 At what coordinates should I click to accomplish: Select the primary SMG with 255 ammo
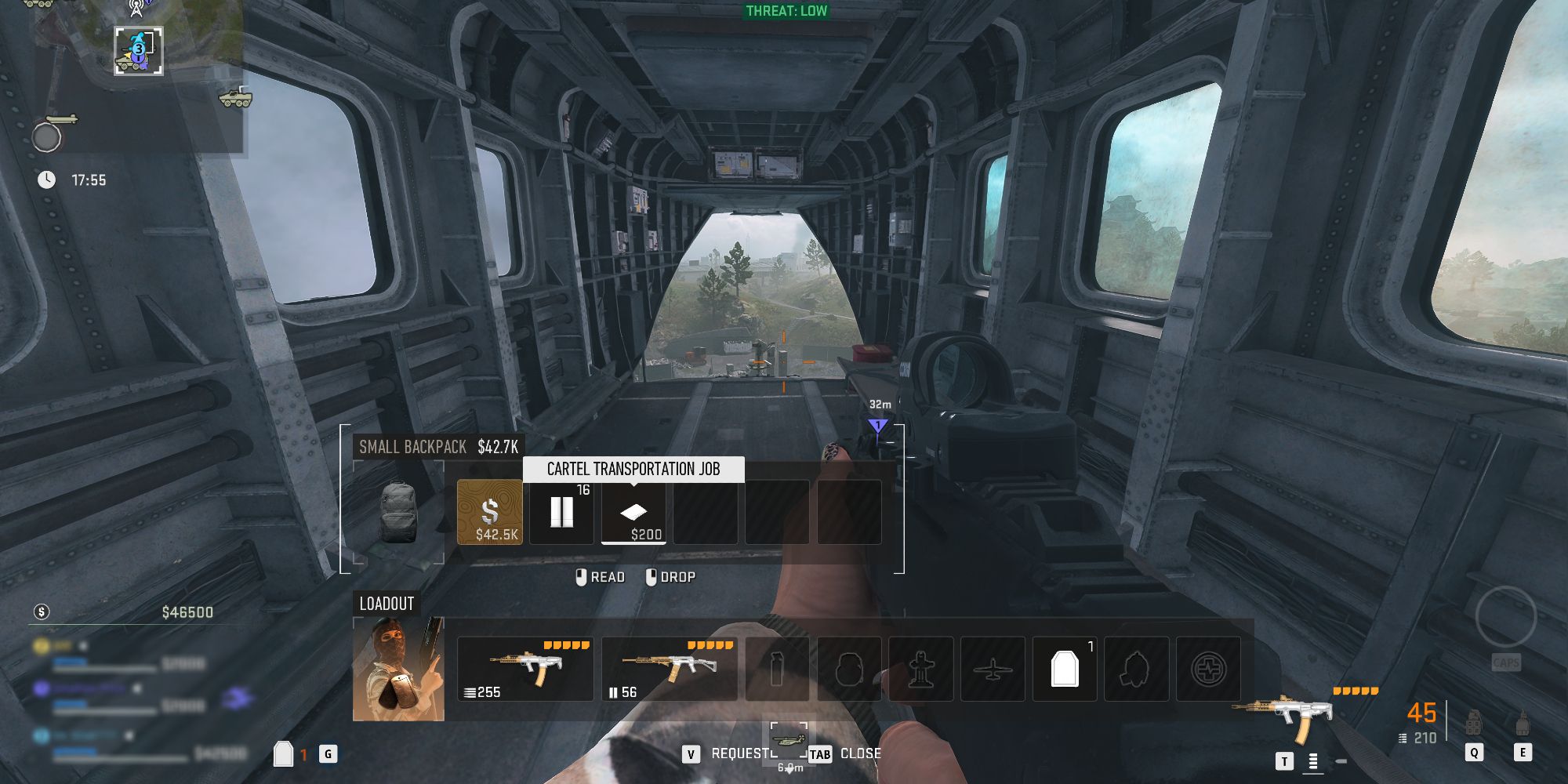(525, 669)
